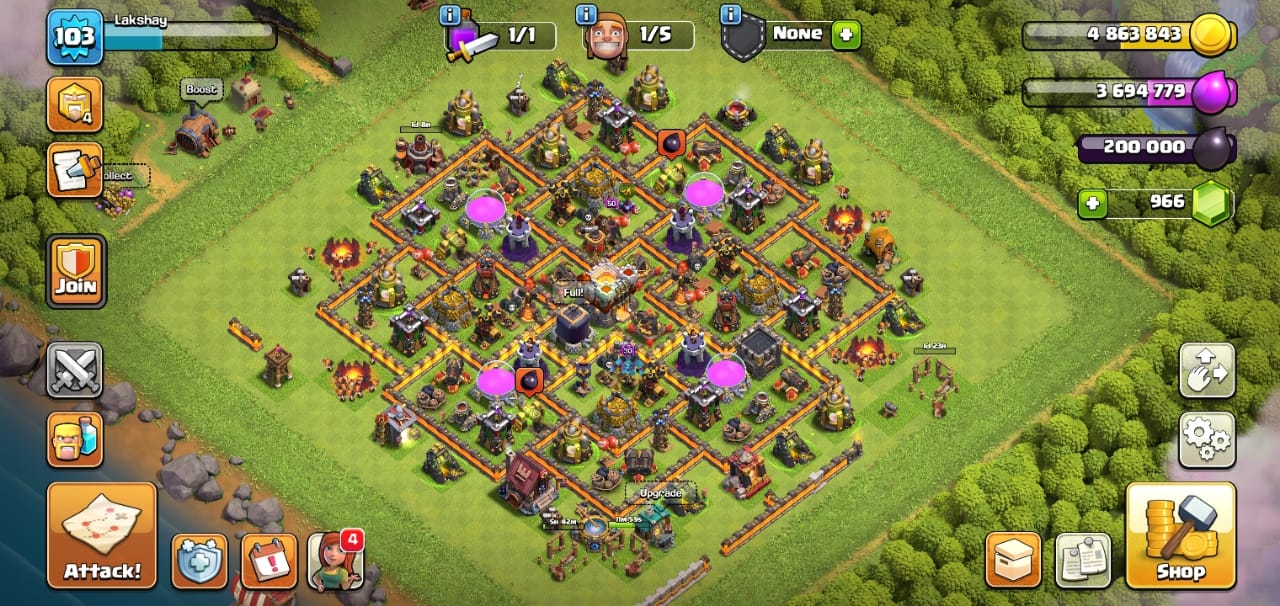Open the trophy league icon
Viewport: 1280px width, 606px height.
pyautogui.click(x=75, y=104)
